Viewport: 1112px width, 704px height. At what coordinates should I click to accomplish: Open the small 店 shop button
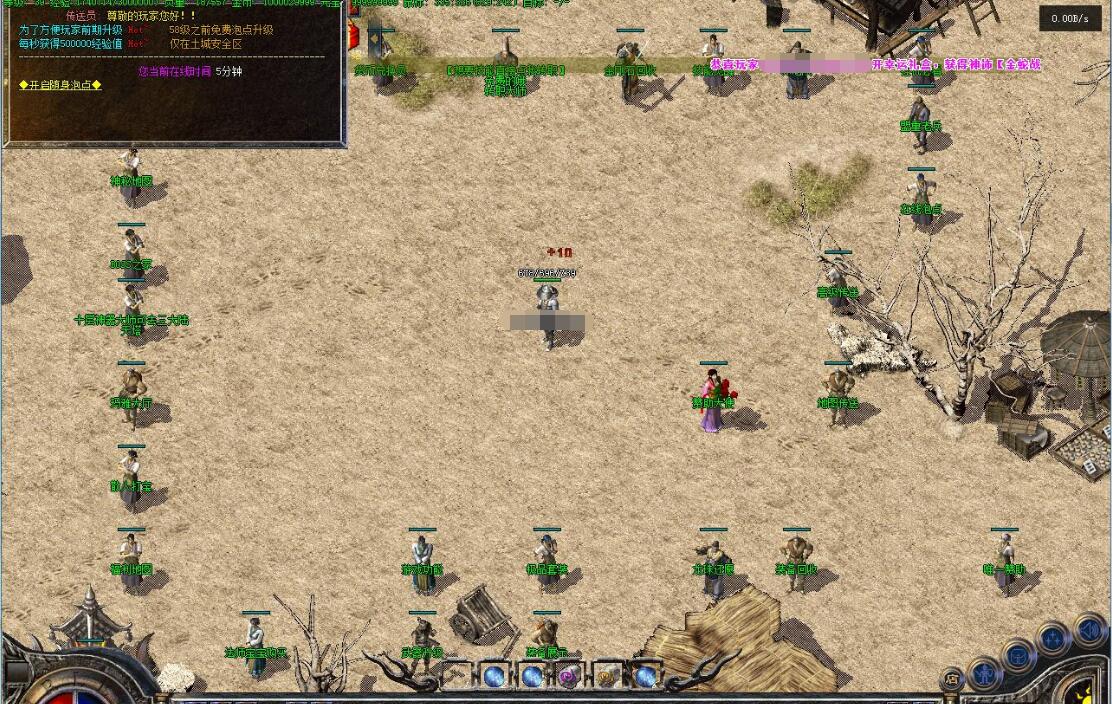tap(952, 681)
